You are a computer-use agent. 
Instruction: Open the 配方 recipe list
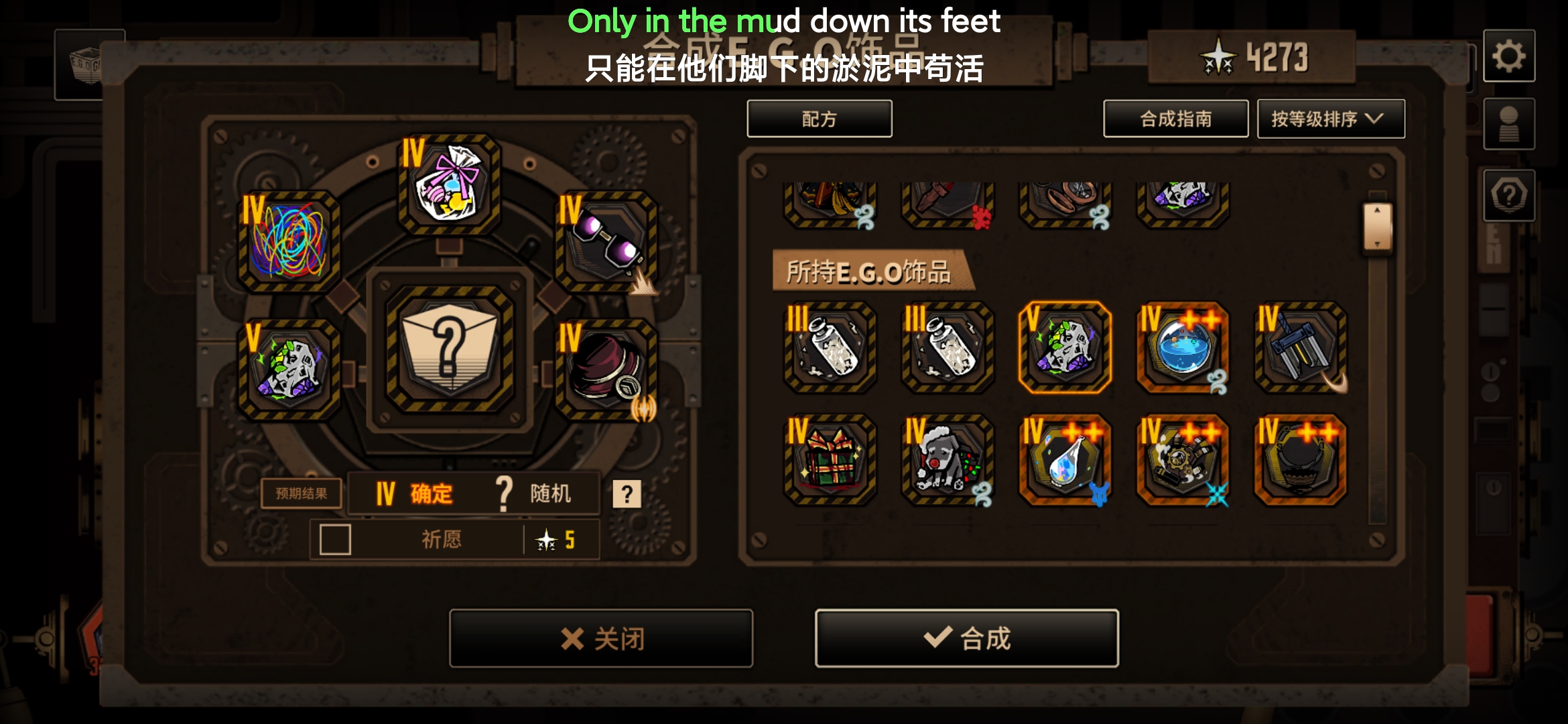coord(819,119)
